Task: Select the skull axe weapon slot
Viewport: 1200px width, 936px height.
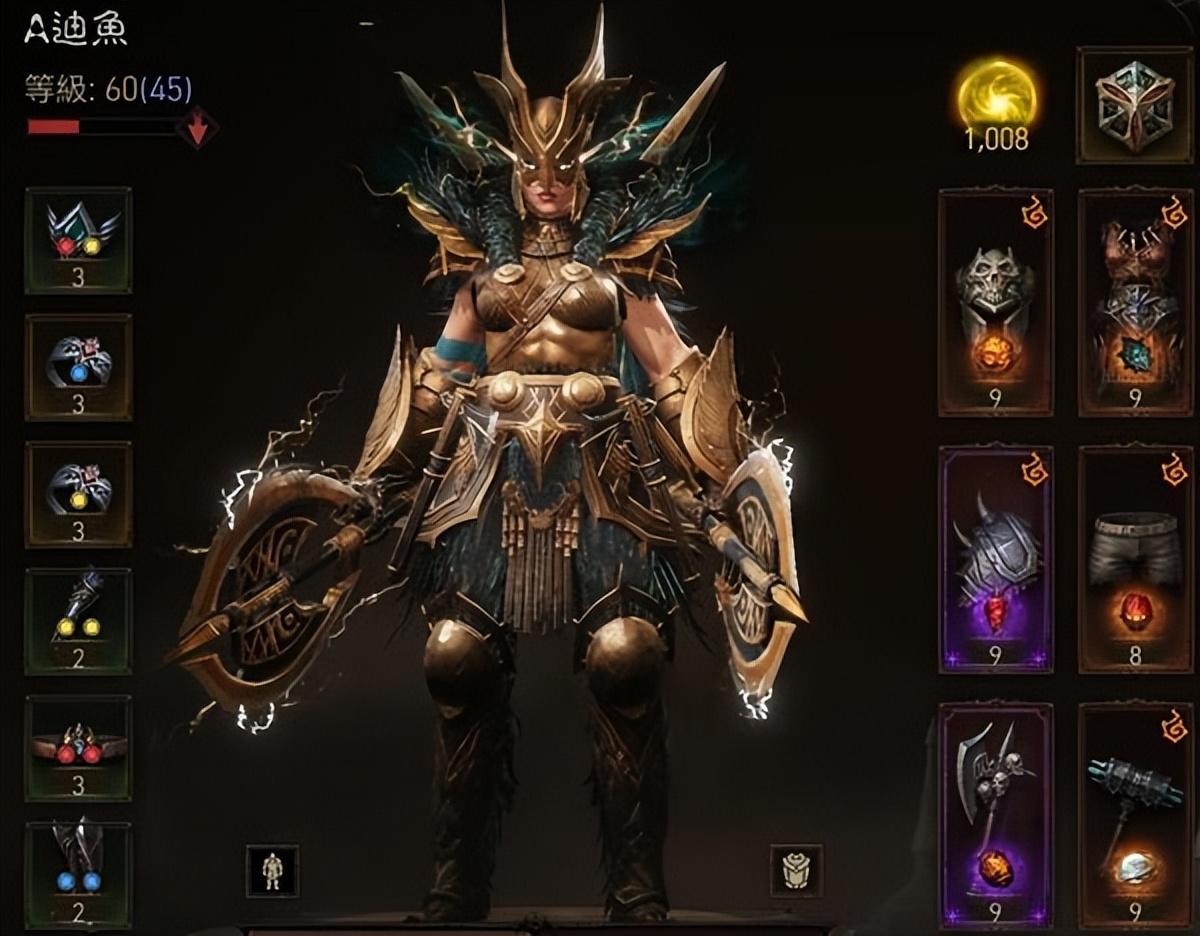Action: [995, 814]
